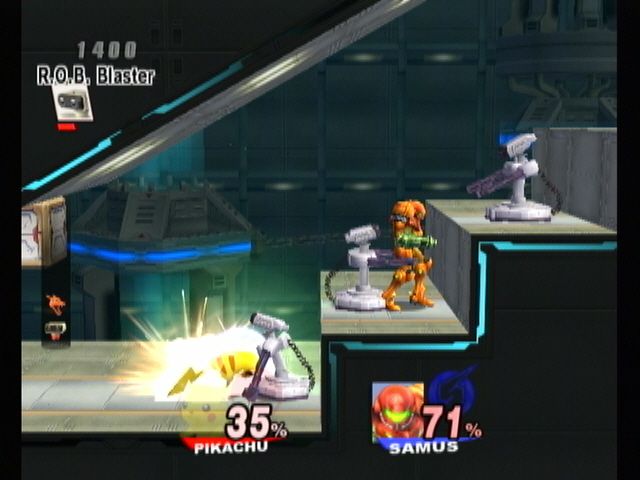Select the Samus character portrait
This screenshot has width=640, height=480.
pos(397,410)
